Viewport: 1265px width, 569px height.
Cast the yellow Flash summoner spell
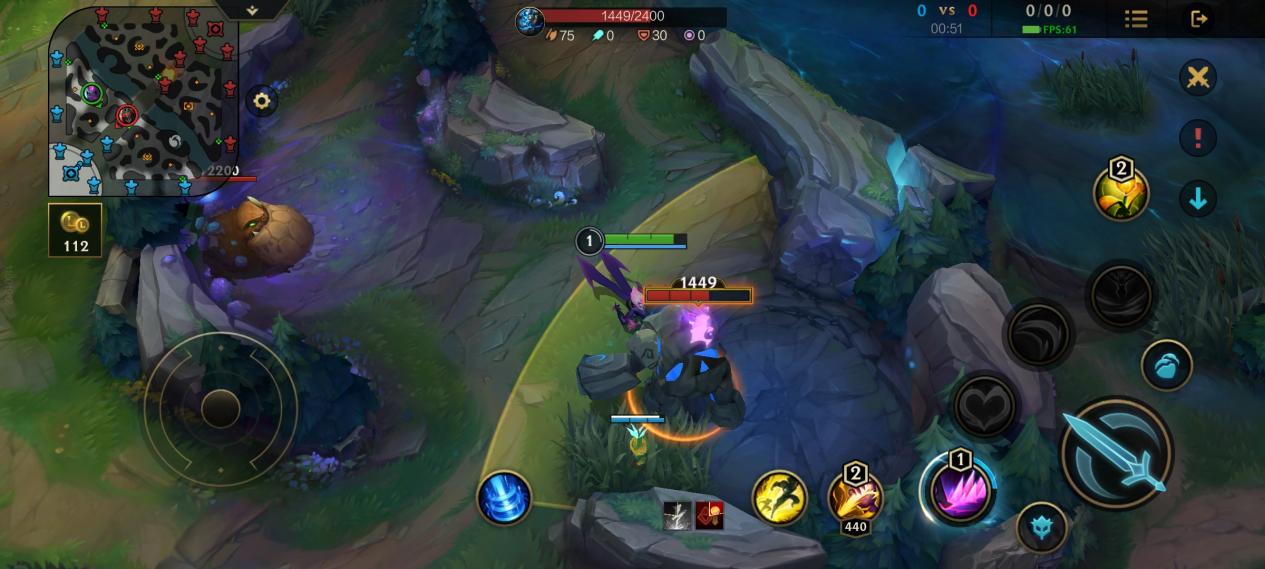[779, 497]
